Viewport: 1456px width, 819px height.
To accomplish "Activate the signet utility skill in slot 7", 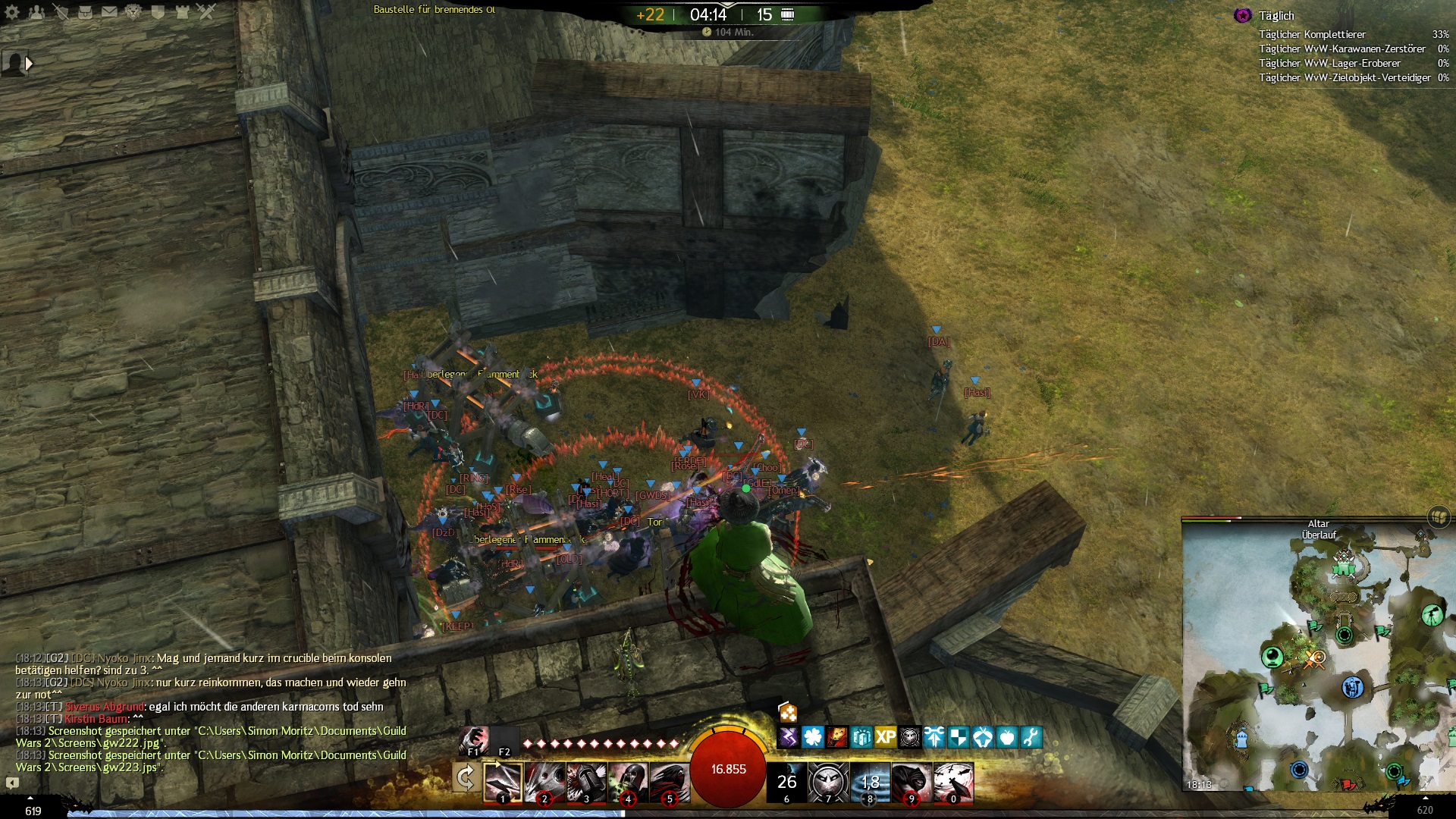I will pos(828,782).
